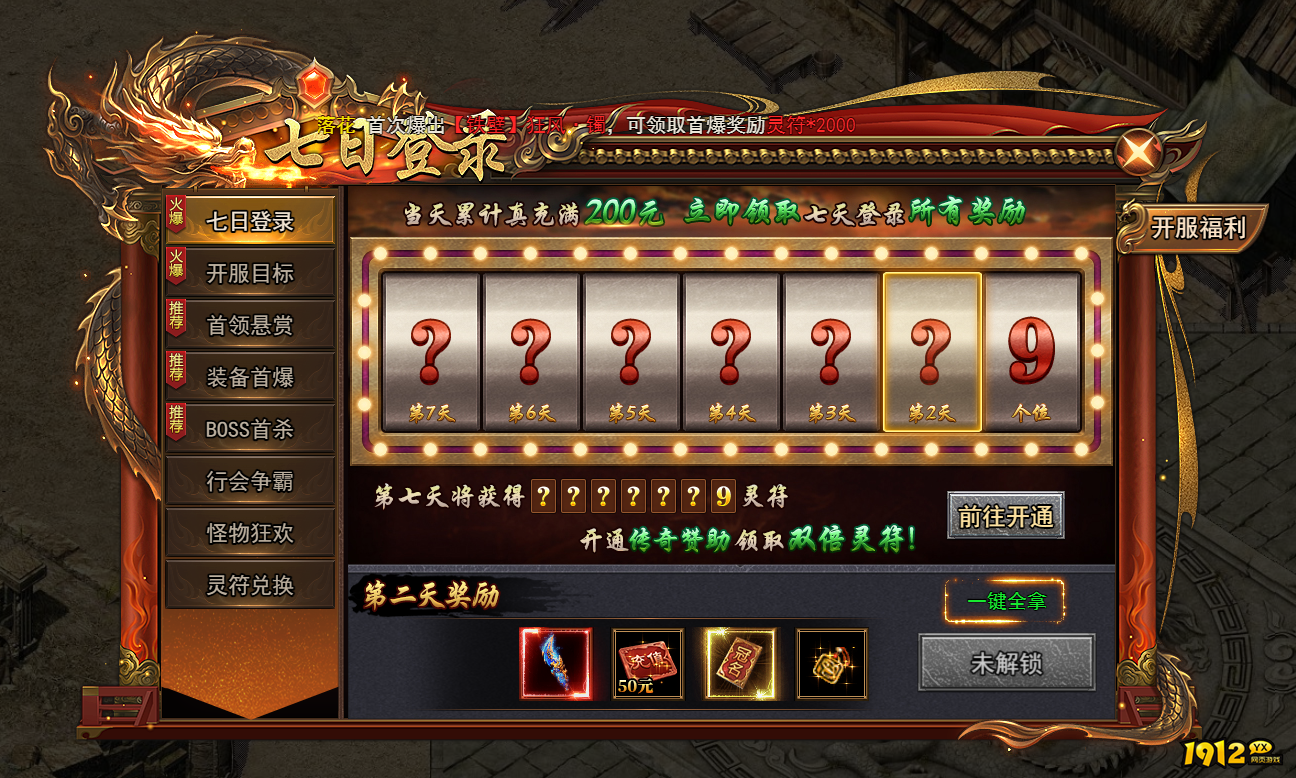Image resolution: width=1296 pixels, height=778 pixels.
Task: Select the 50元 recharge voucher reward
Action: click(648, 663)
